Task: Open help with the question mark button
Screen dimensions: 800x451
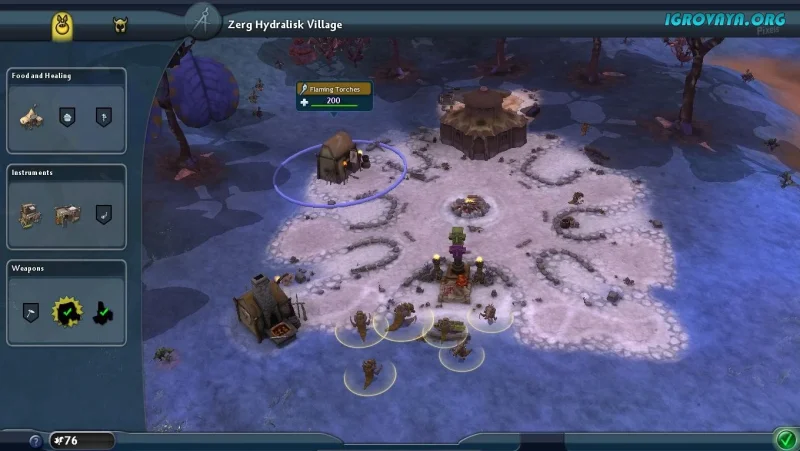Action: tap(35, 440)
